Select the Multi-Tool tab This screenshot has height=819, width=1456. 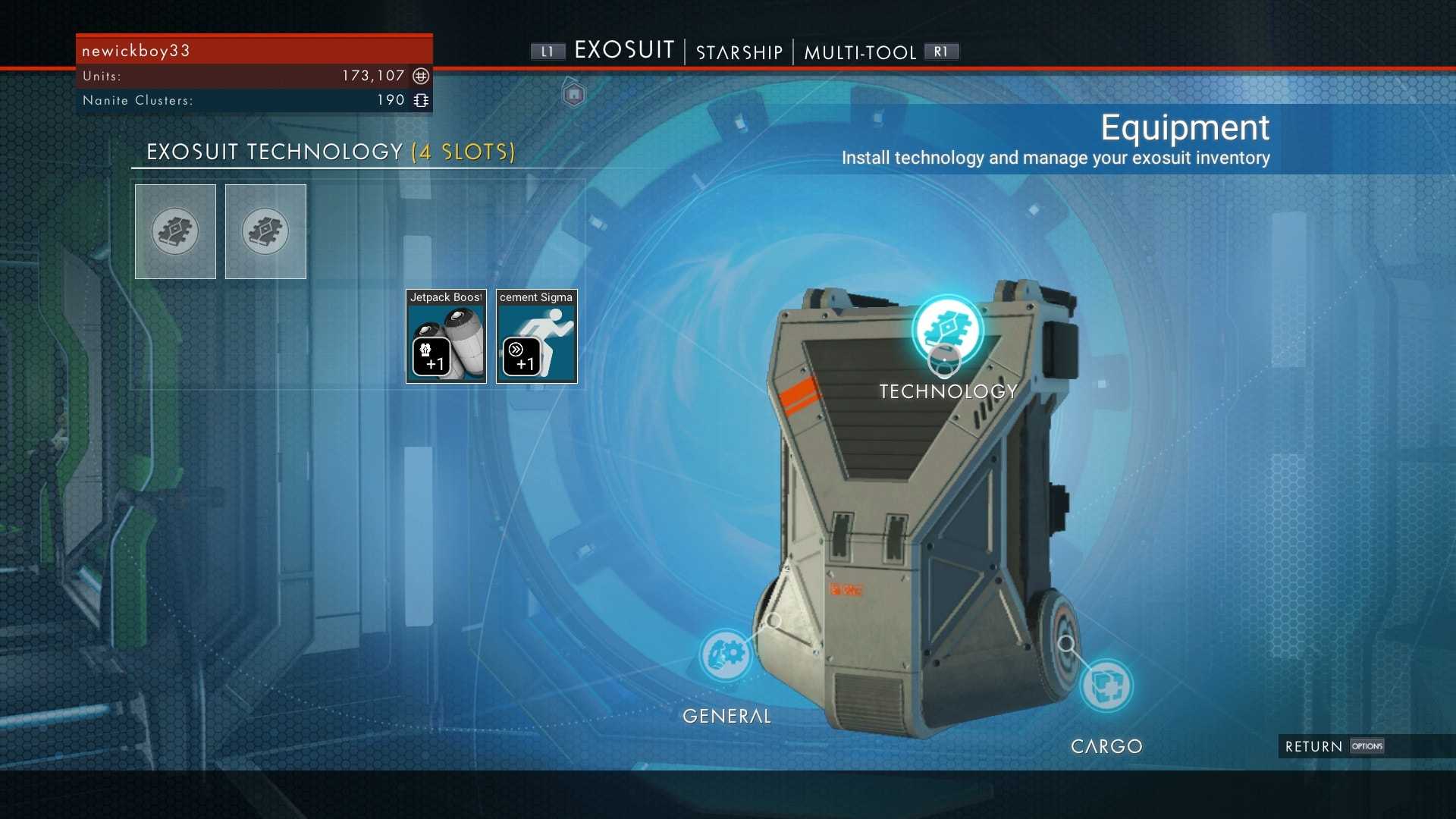860,52
